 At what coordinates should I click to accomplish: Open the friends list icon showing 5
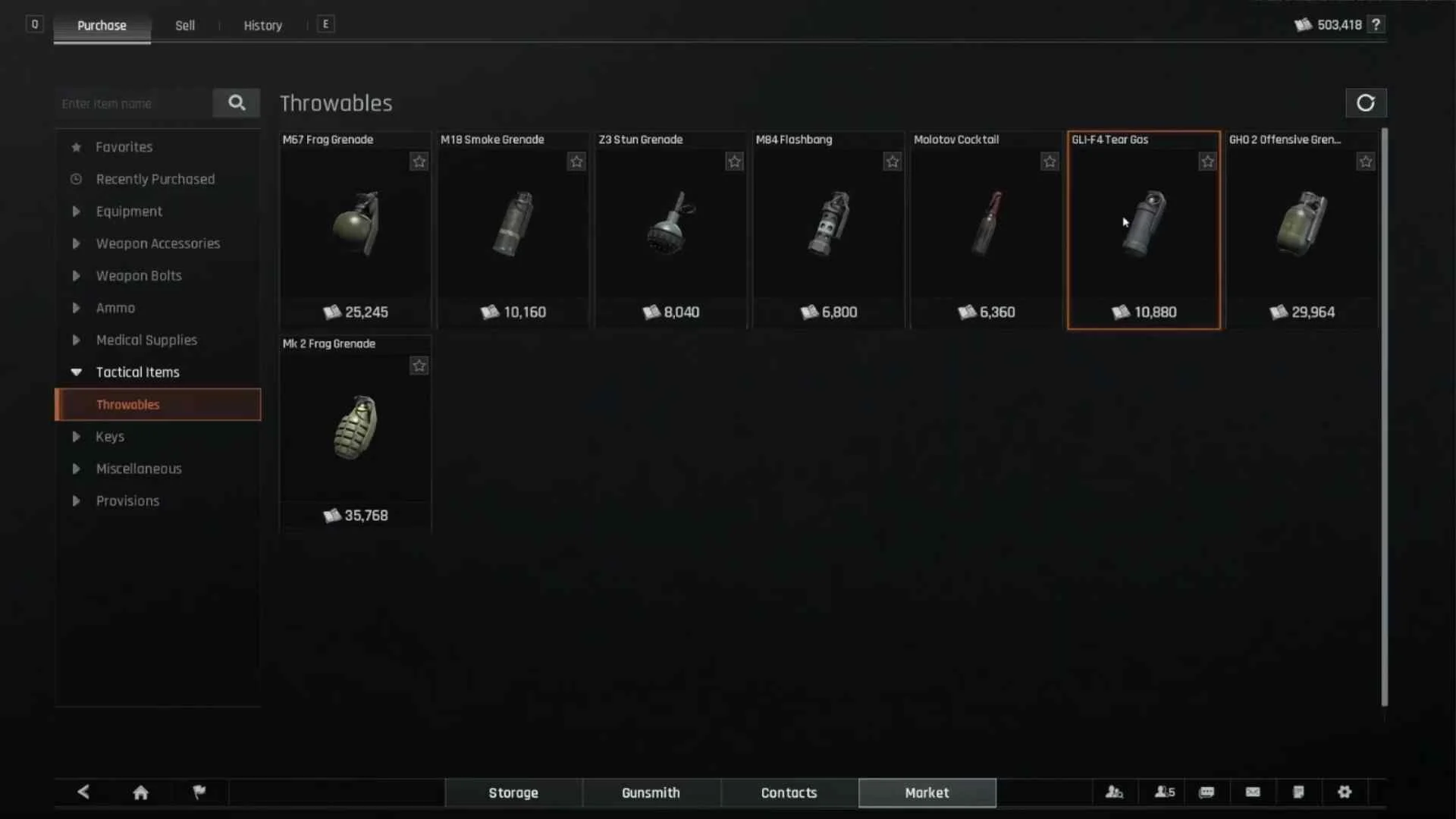click(1163, 792)
